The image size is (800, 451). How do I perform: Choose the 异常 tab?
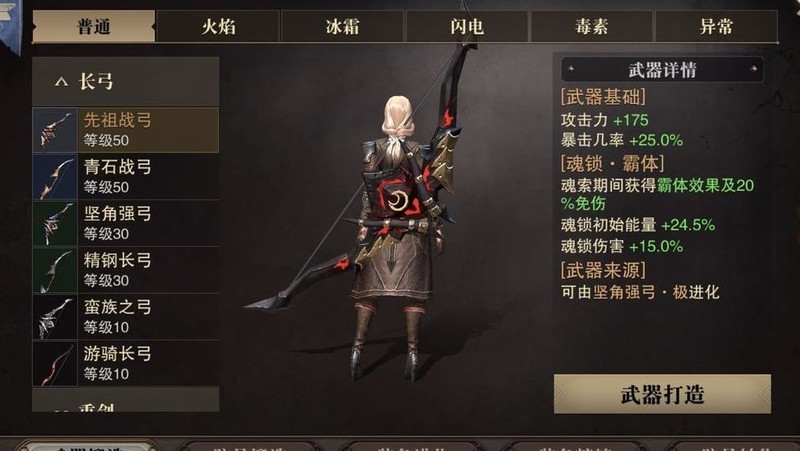pyautogui.click(x=717, y=27)
